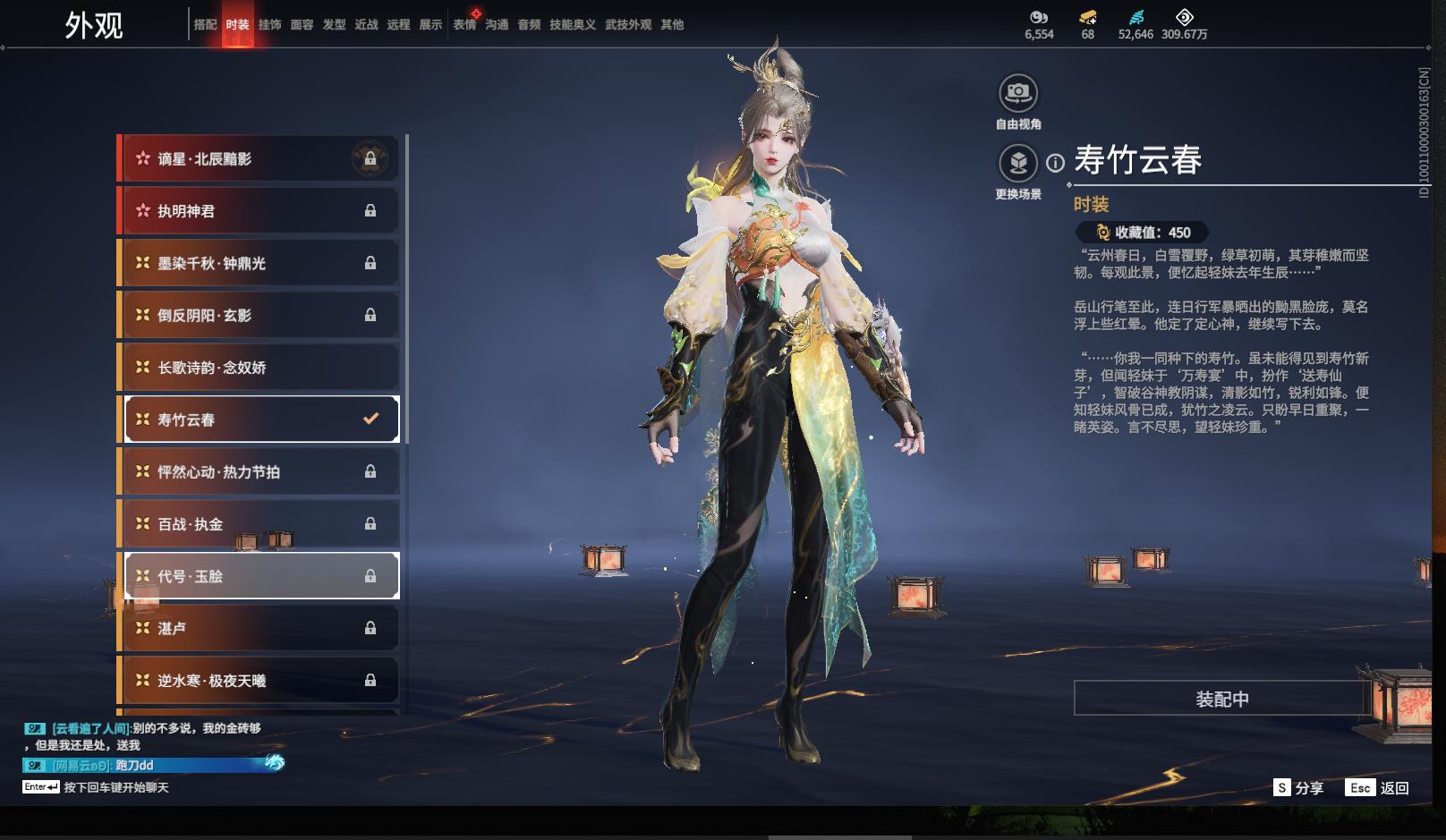Image resolution: width=1446 pixels, height=840 pixels.
Task: Open the 更换场景 change scene option
Action: click(1018, 164)
